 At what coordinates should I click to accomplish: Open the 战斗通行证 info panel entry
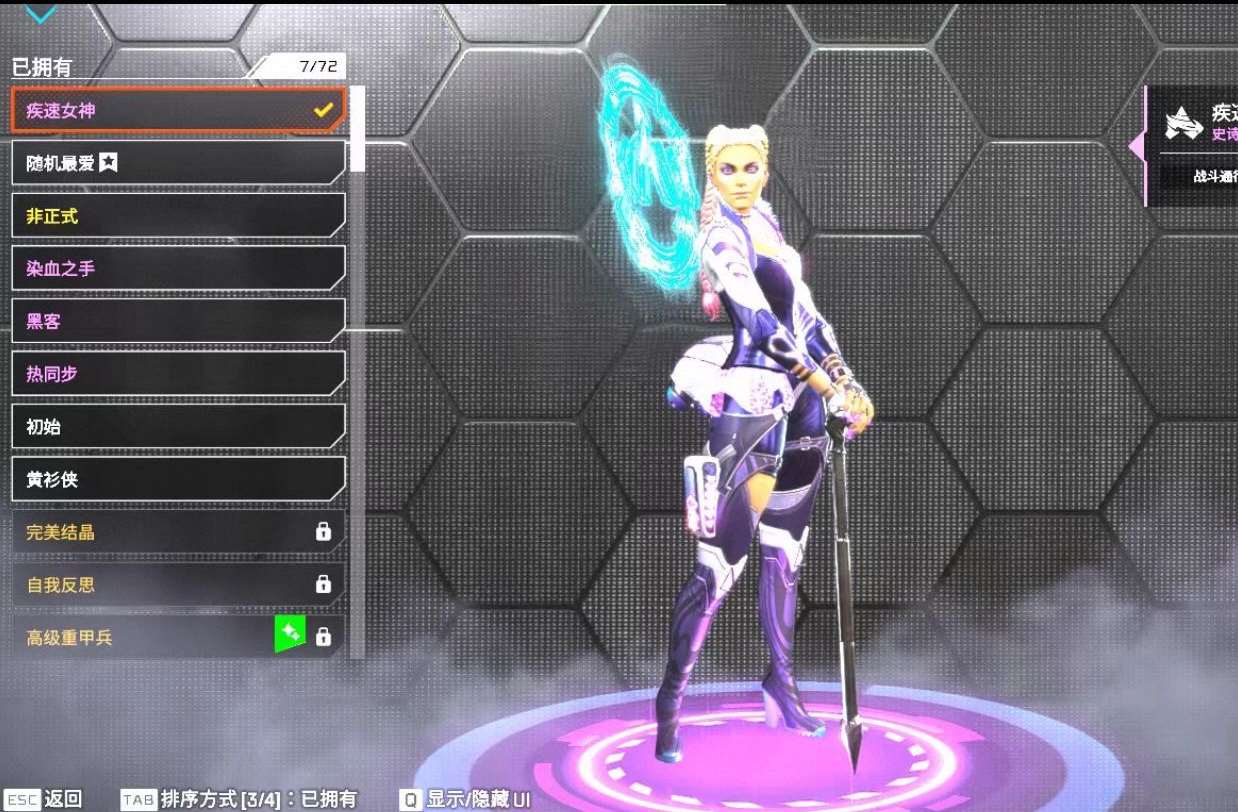click(1212, 177)
